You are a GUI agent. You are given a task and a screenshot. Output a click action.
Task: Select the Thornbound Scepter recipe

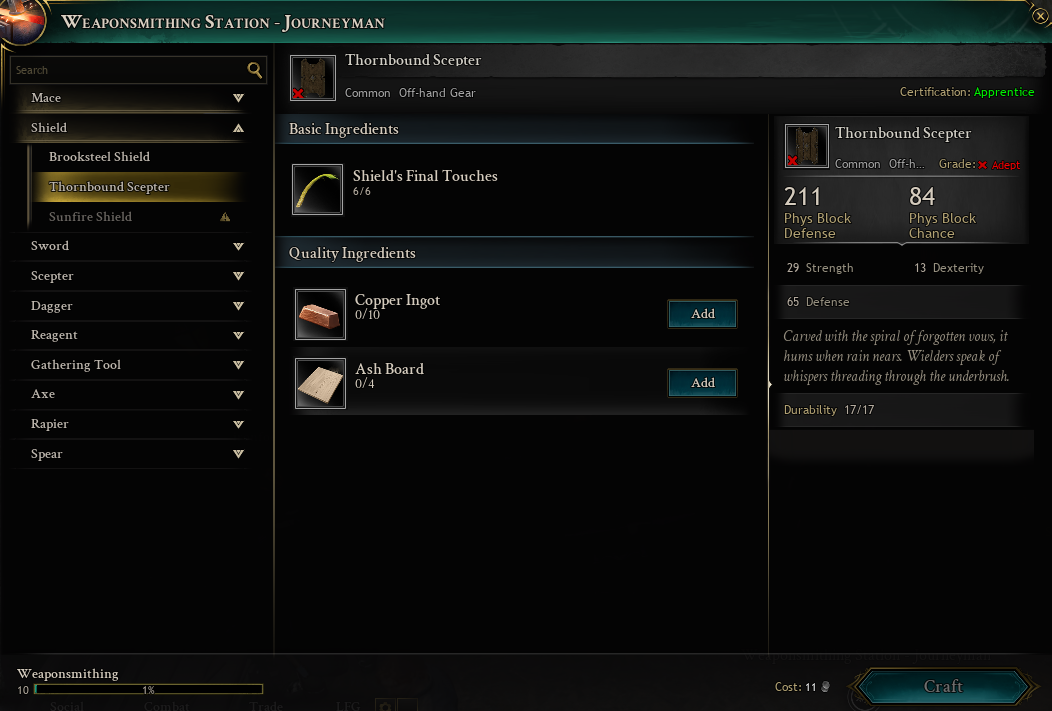click(x=110, y=187)
